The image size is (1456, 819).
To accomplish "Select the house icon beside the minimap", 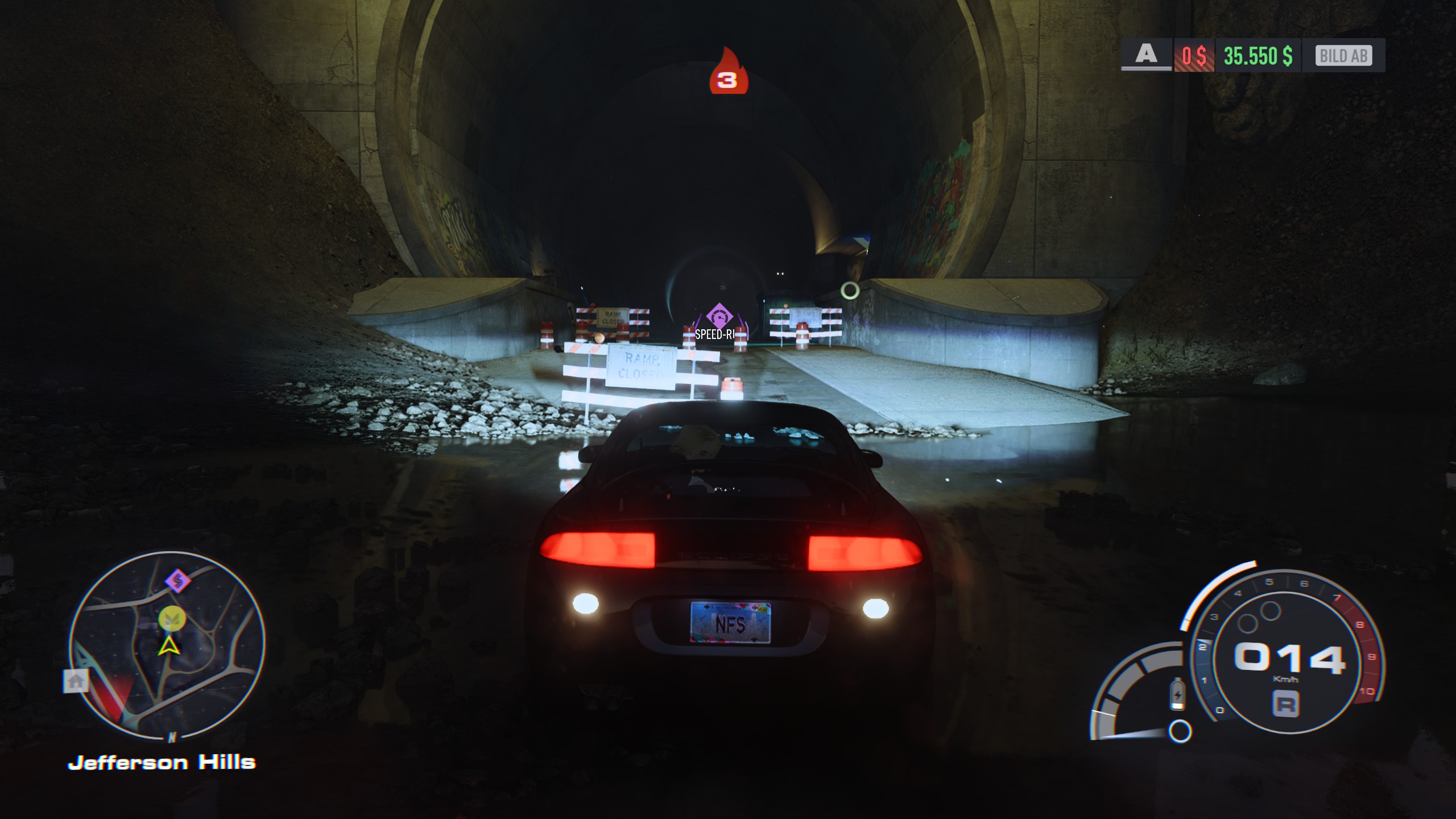I will click(x=76, y=681).
